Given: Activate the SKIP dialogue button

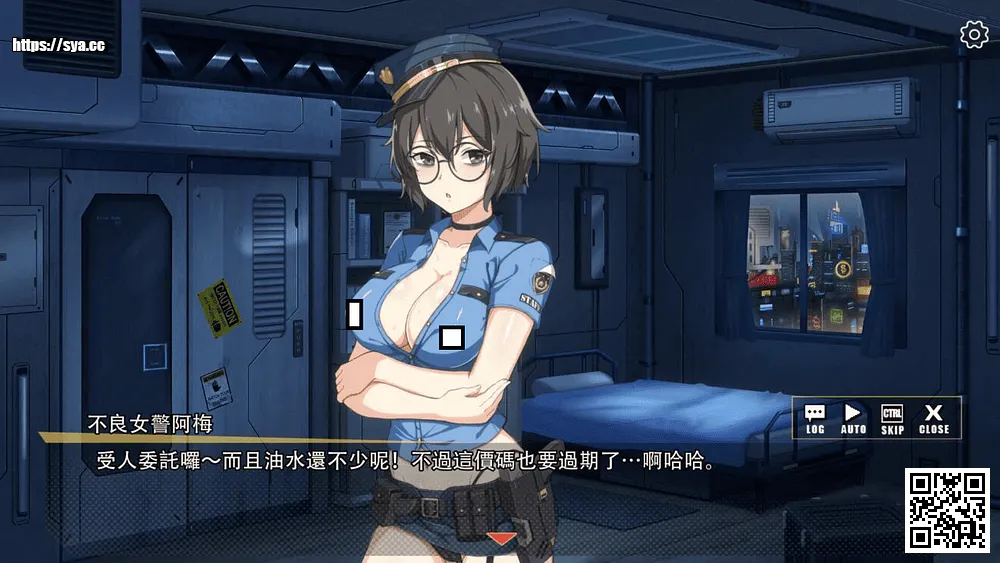Looking at the screenshot, I should [892, 418].
